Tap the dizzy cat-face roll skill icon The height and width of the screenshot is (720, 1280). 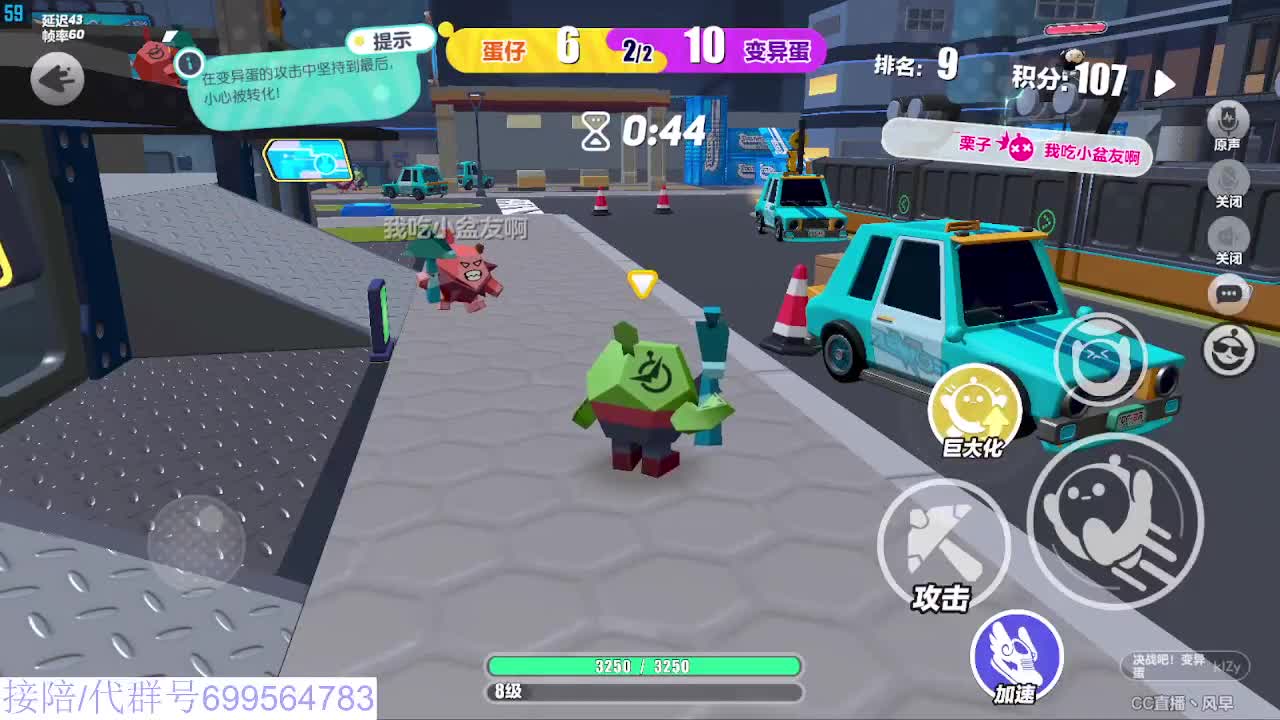[1100, 362]
